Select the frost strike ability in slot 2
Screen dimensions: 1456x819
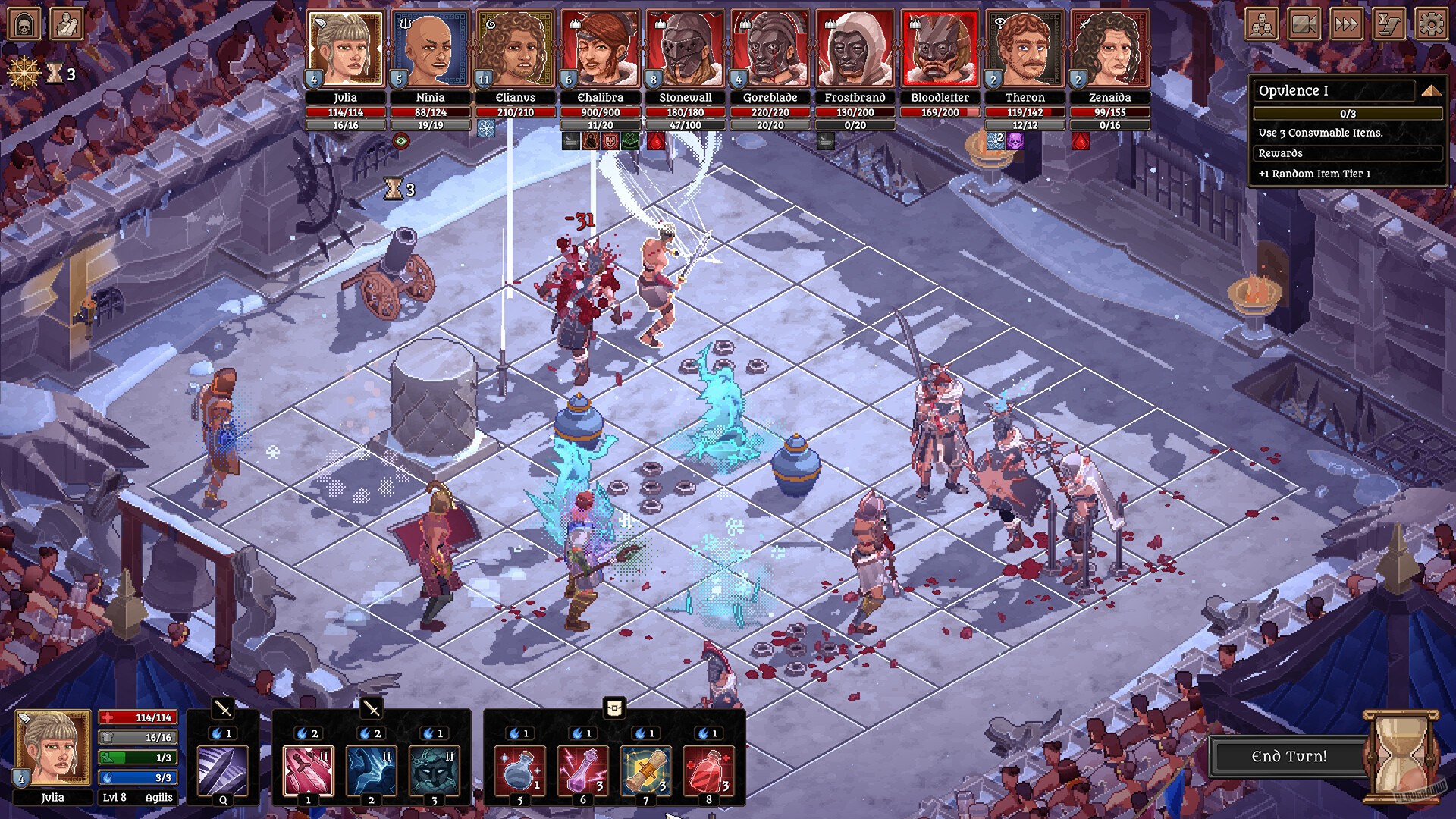371,768
